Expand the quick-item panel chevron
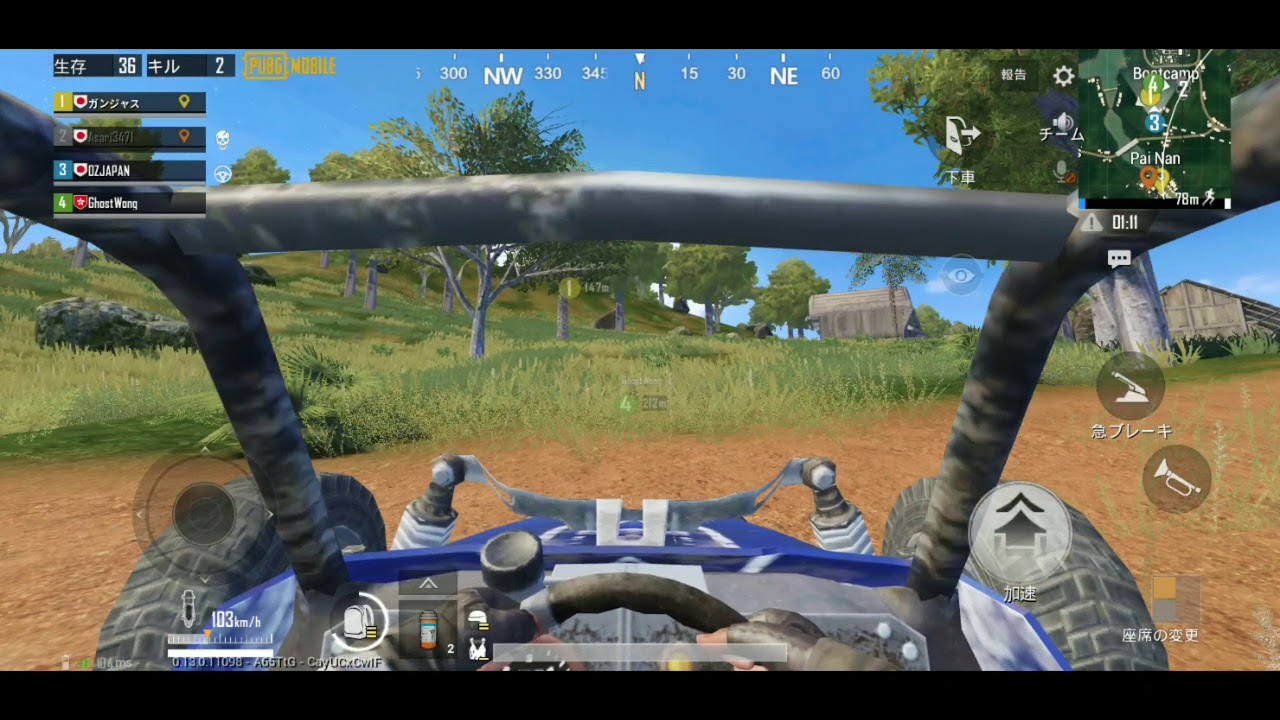The height and width of the screenshot is (720, 1280). click(x=428, y=583)
